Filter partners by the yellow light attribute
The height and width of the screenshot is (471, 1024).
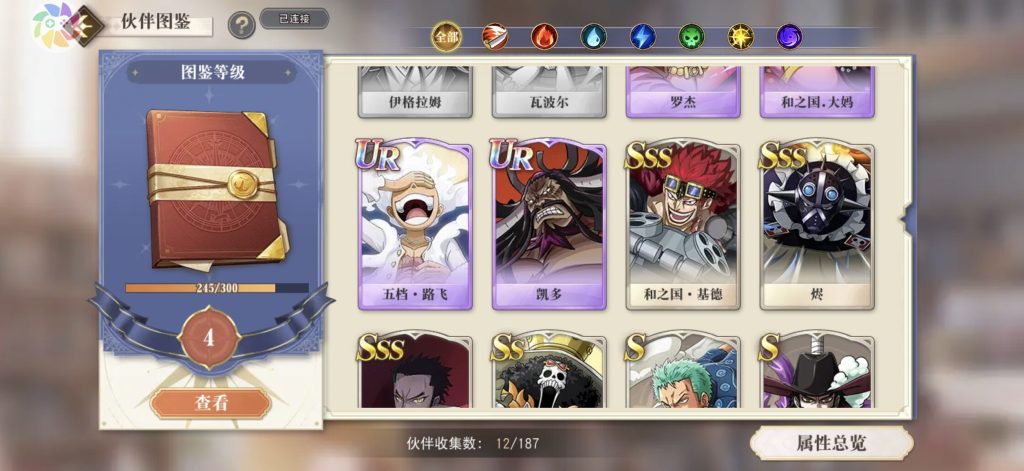click(x=740, y=37)
